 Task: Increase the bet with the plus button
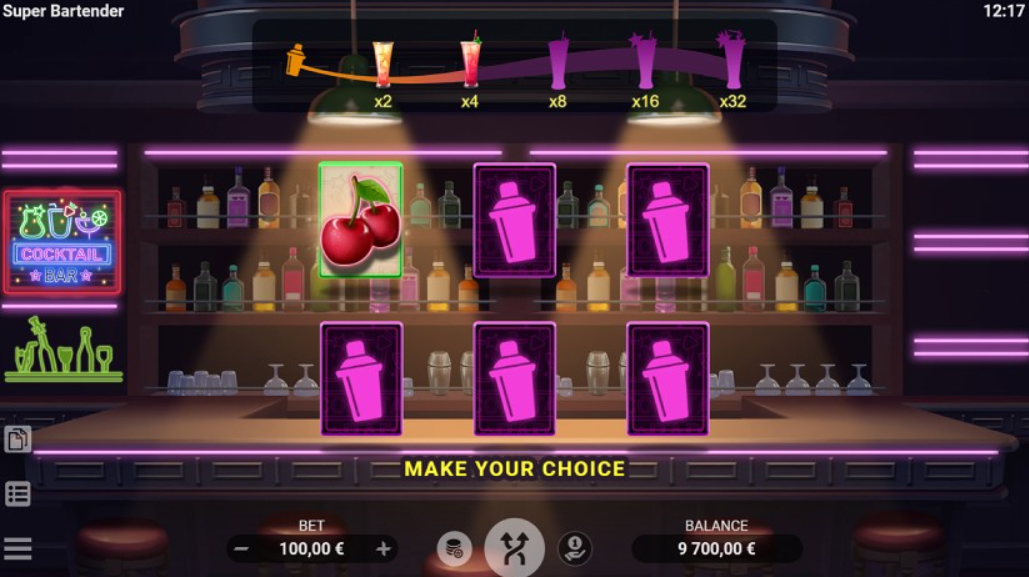coord(383,549)
